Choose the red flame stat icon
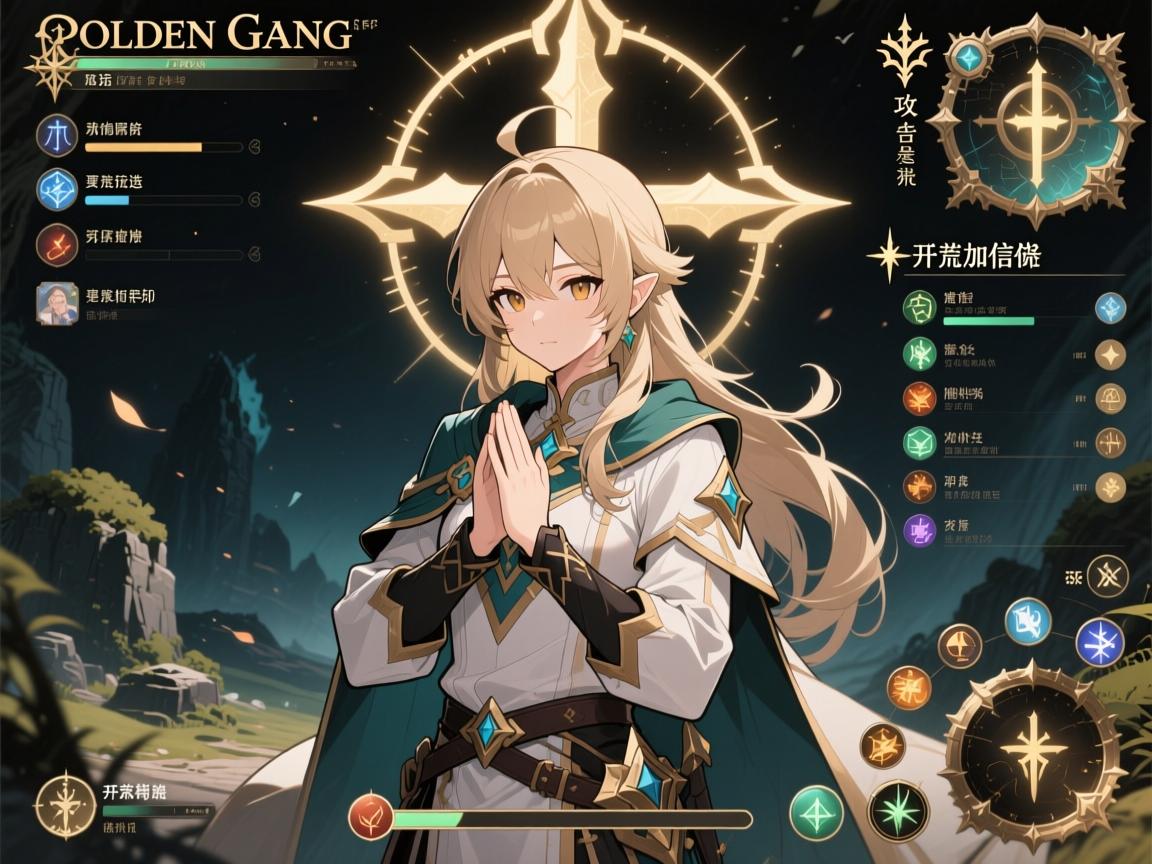 click(57, 243)
